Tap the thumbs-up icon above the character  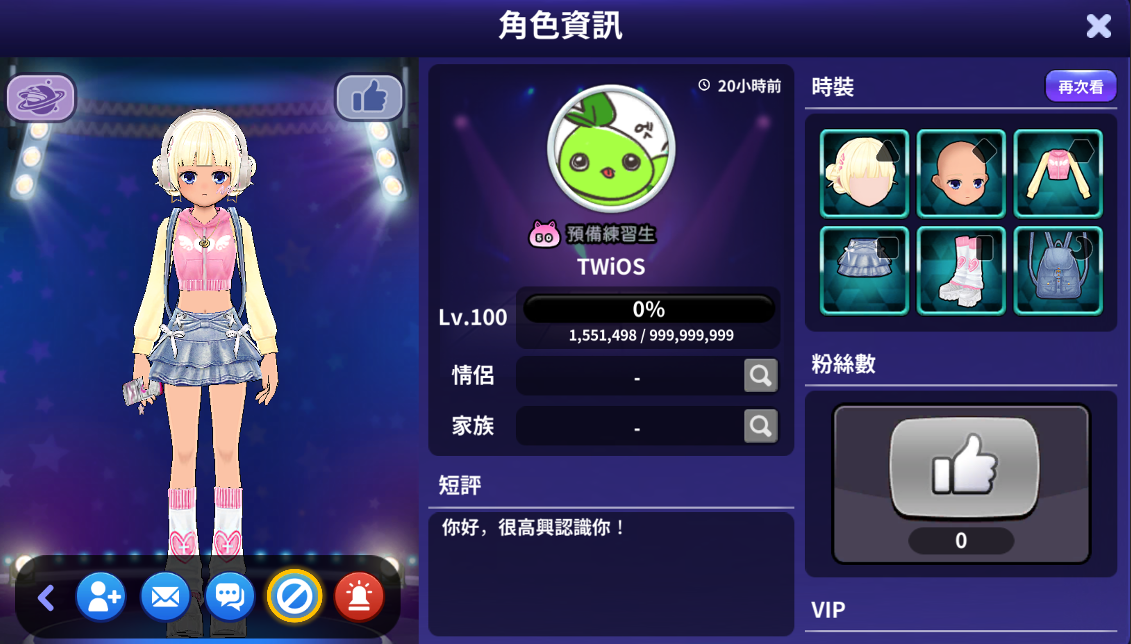tap(368, 98)
